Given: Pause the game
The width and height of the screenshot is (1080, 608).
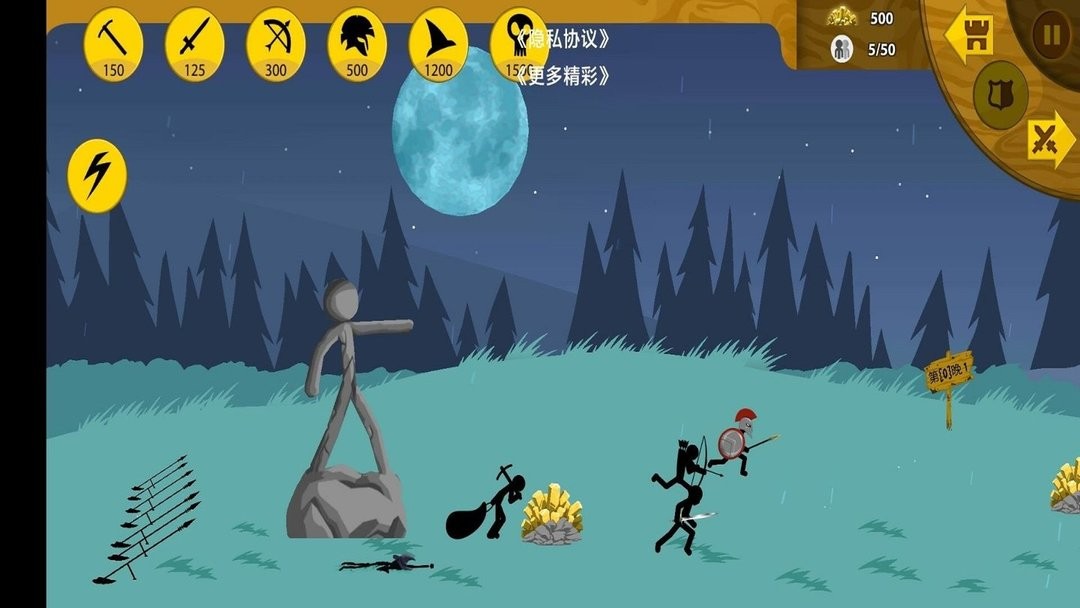Looking at the screenshot, I should pyautogui.click(x=1050, y=35).
